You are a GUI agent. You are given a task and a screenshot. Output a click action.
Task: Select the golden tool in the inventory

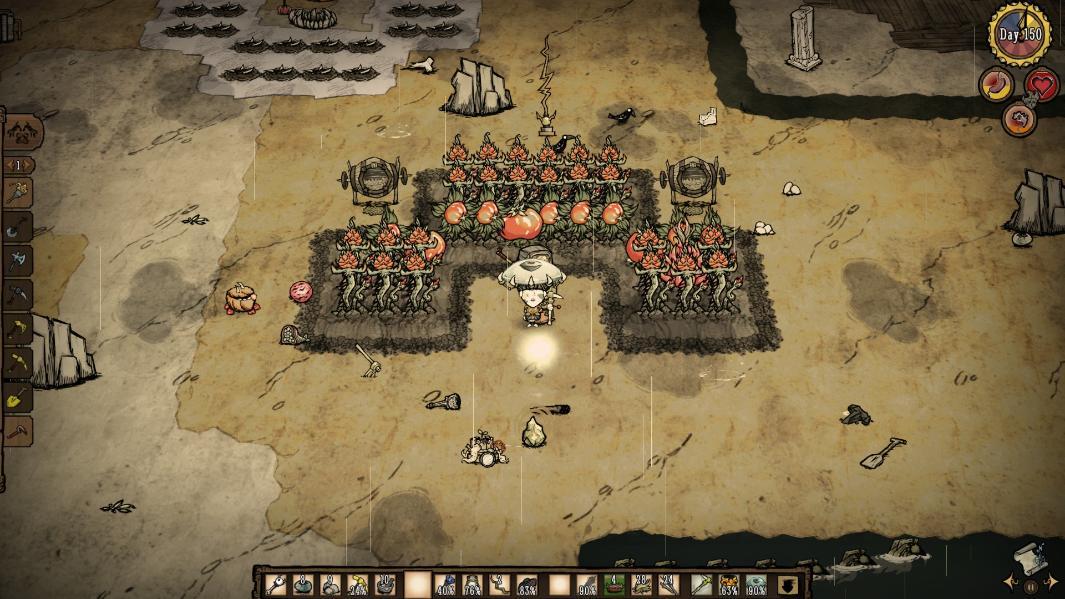pos(702,584)
